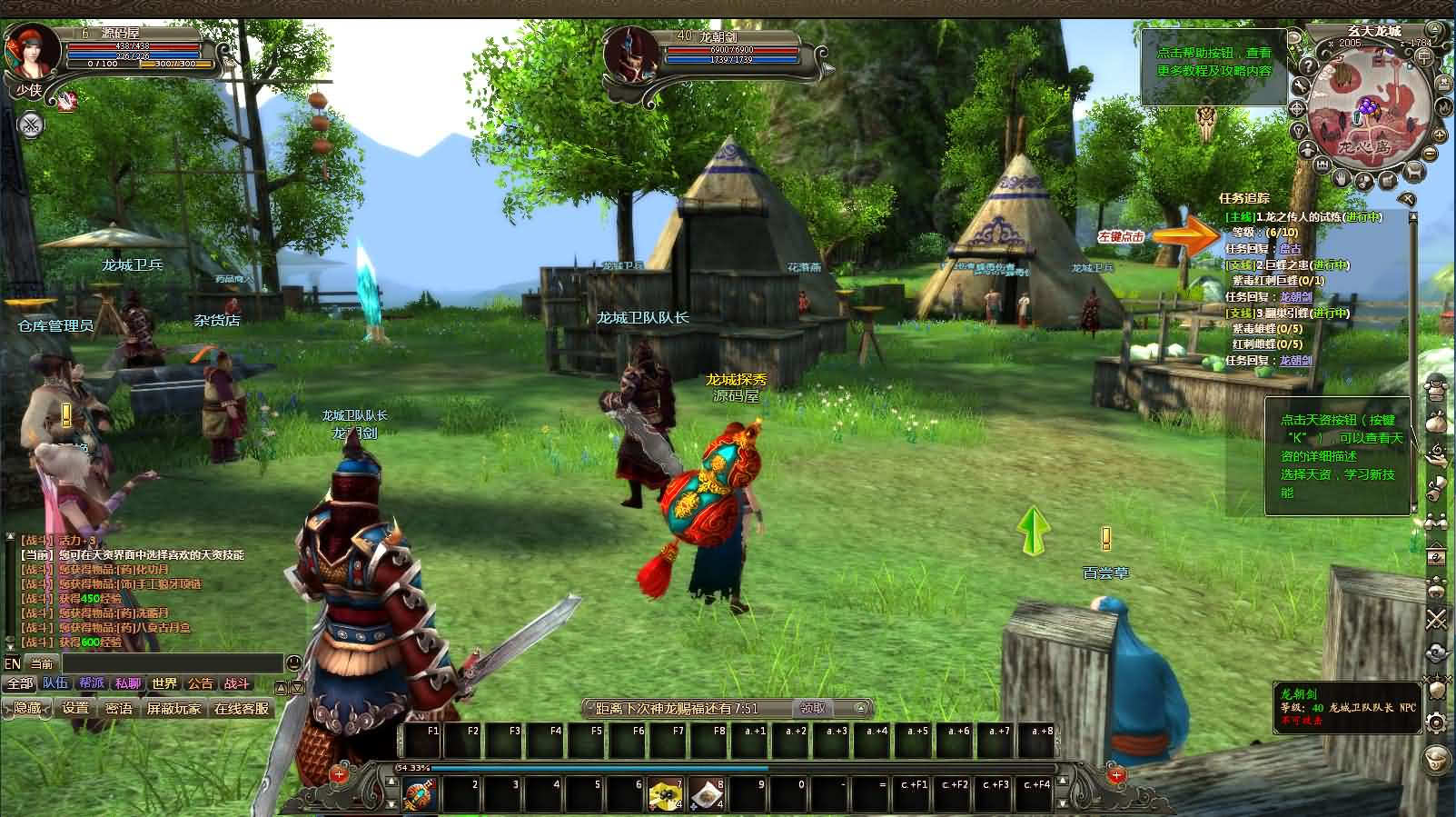Open 在线客服 online support
The height and width of the screenshot is (817, 1456).
[x=242, y=708]
